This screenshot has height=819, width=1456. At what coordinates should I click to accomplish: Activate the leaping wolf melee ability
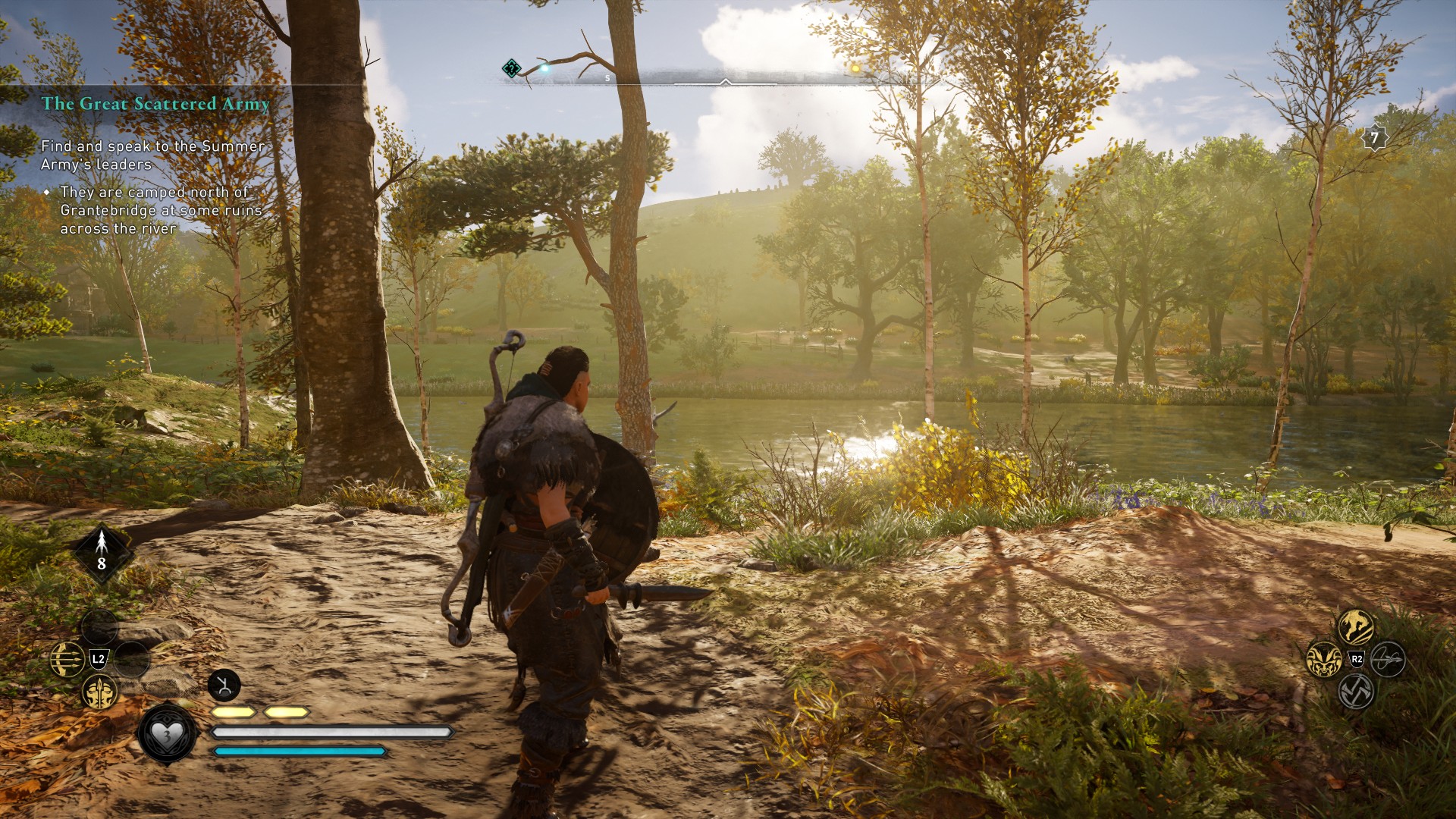(1355, 626)
